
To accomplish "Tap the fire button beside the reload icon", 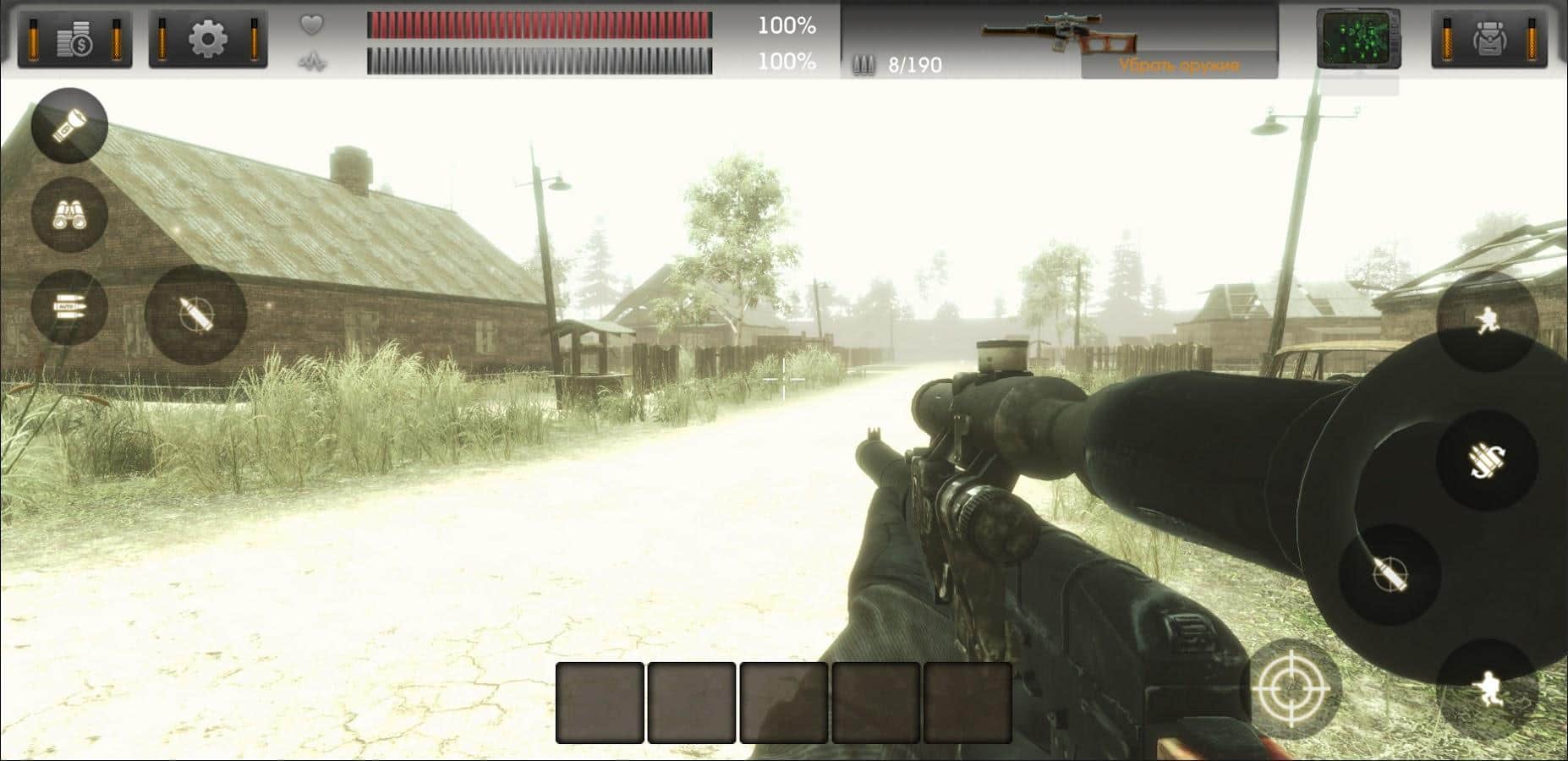I will point(1390,574).
